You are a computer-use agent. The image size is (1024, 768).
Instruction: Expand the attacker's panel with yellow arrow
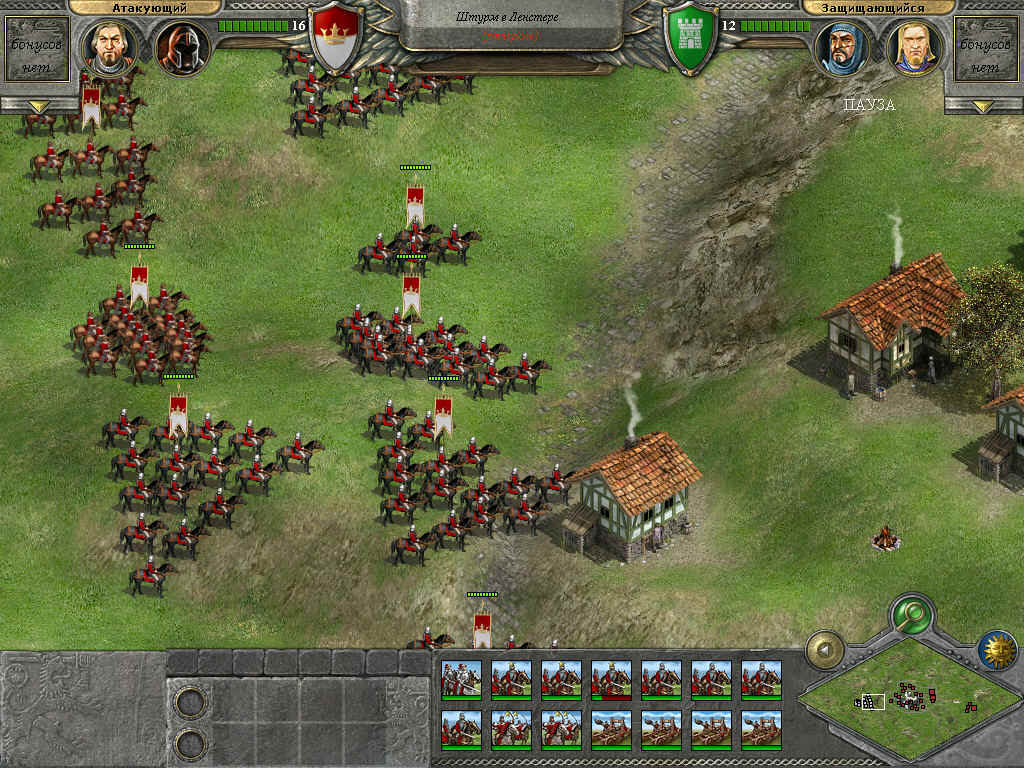tap(38, 106)
